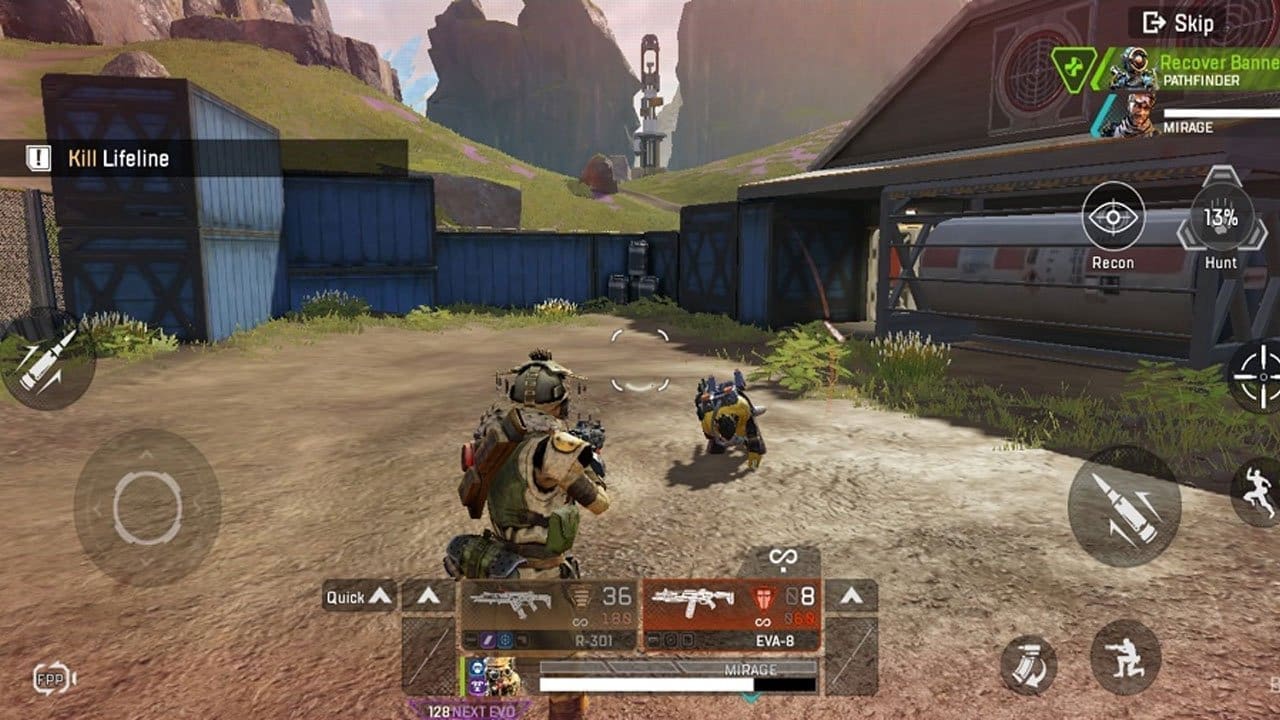Tap the Hunt ability hexagon icon
Viewport: 1280px width, 720px height.
[x=1222, y=220]
